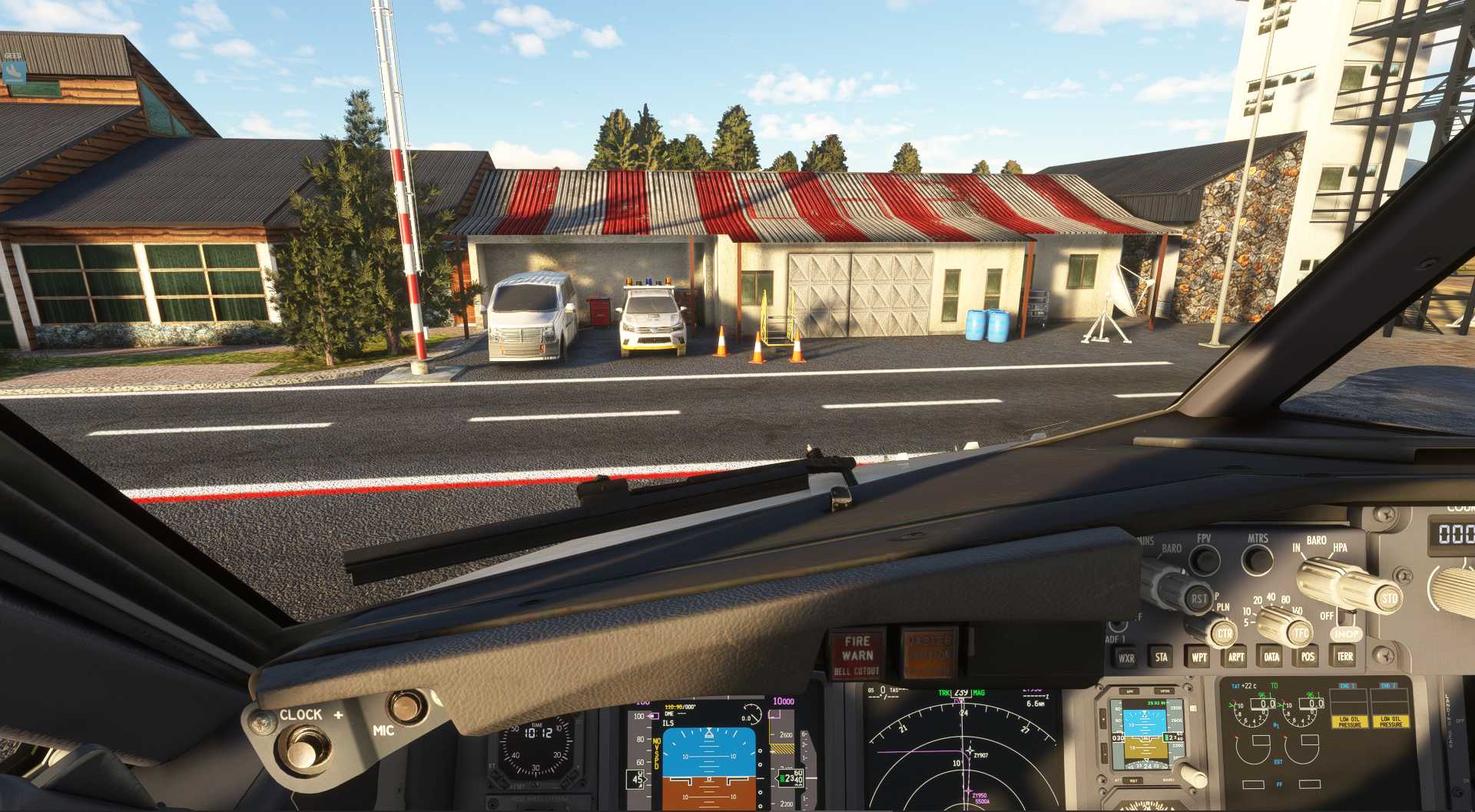Select the WXR weather radar button

pyautogui.click(x=1126, y=659)
